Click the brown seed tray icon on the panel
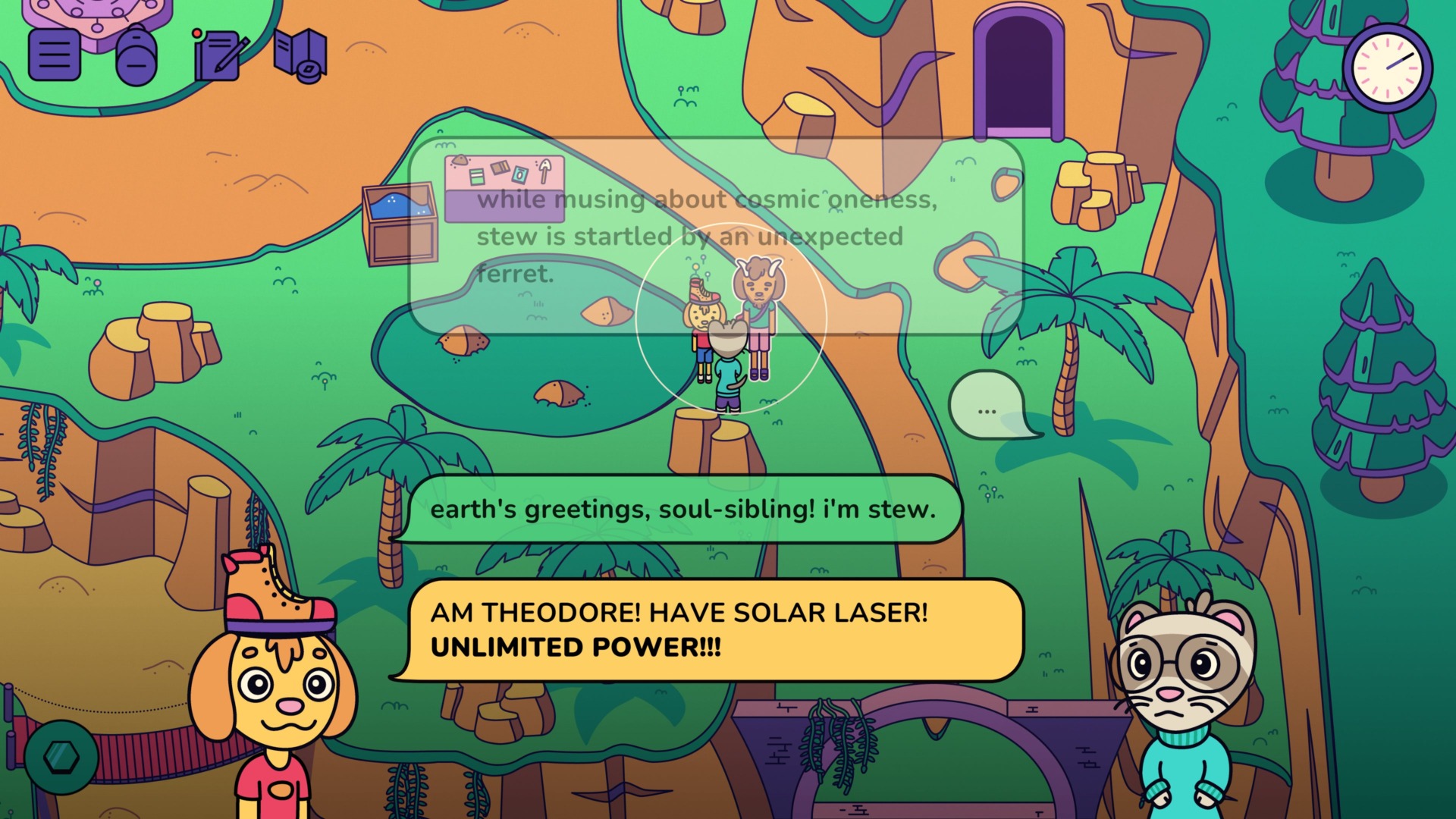Viewport: 1456px width, 819px height. click(500, 168)
